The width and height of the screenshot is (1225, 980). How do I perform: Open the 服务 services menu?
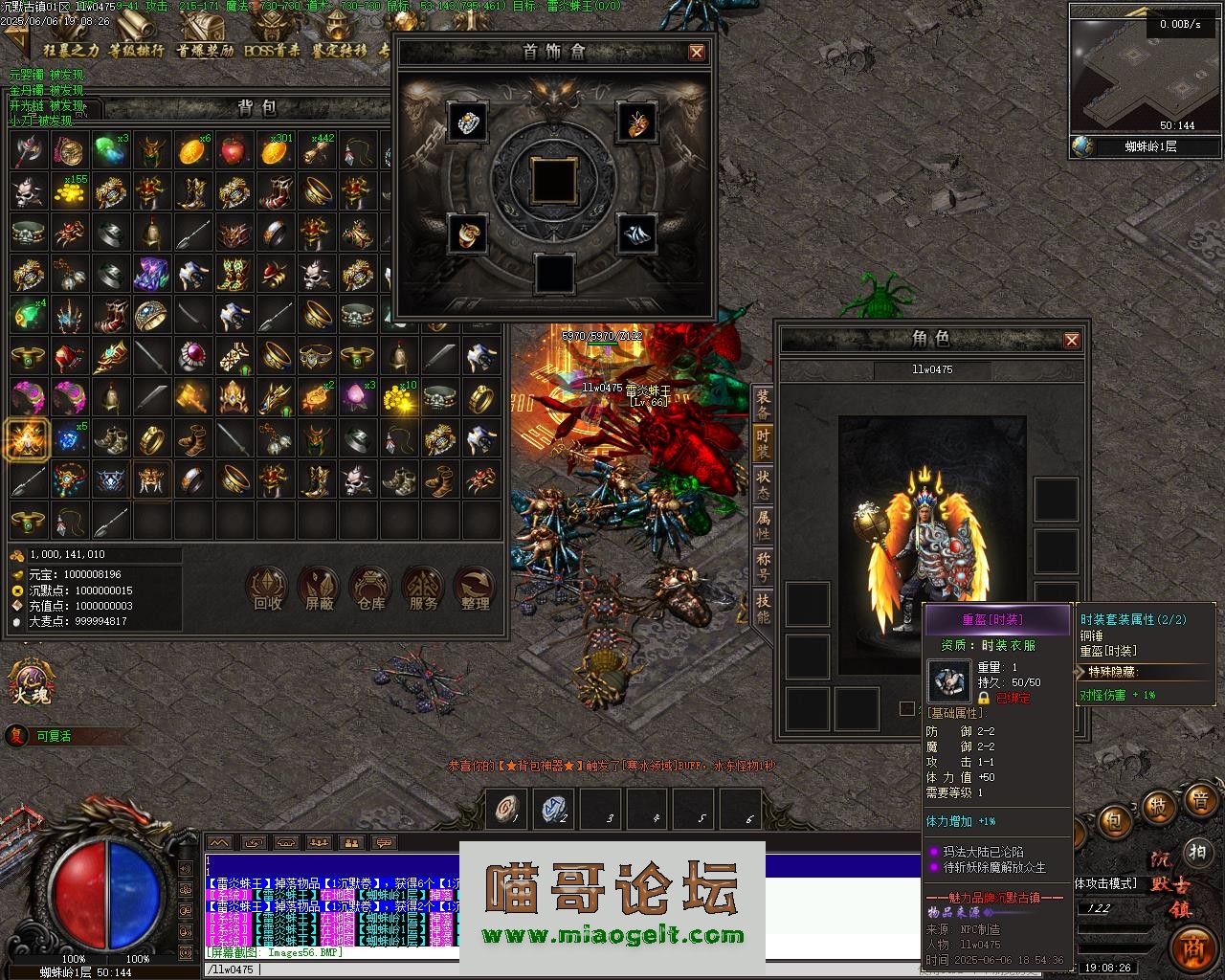click(422, 589)
